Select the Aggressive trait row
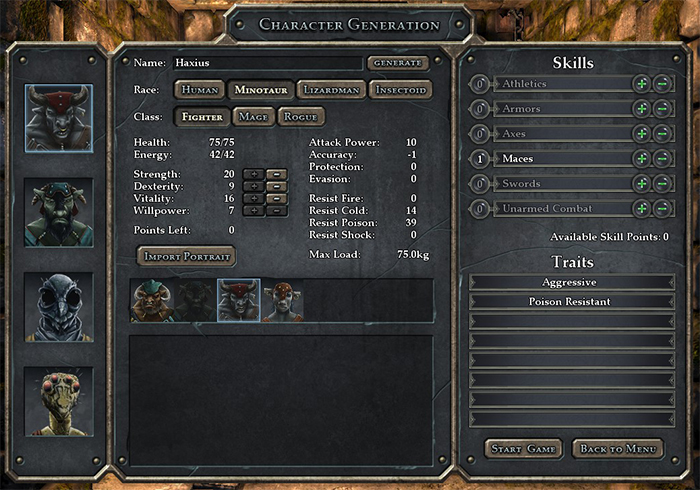 [x=569, y=283]
